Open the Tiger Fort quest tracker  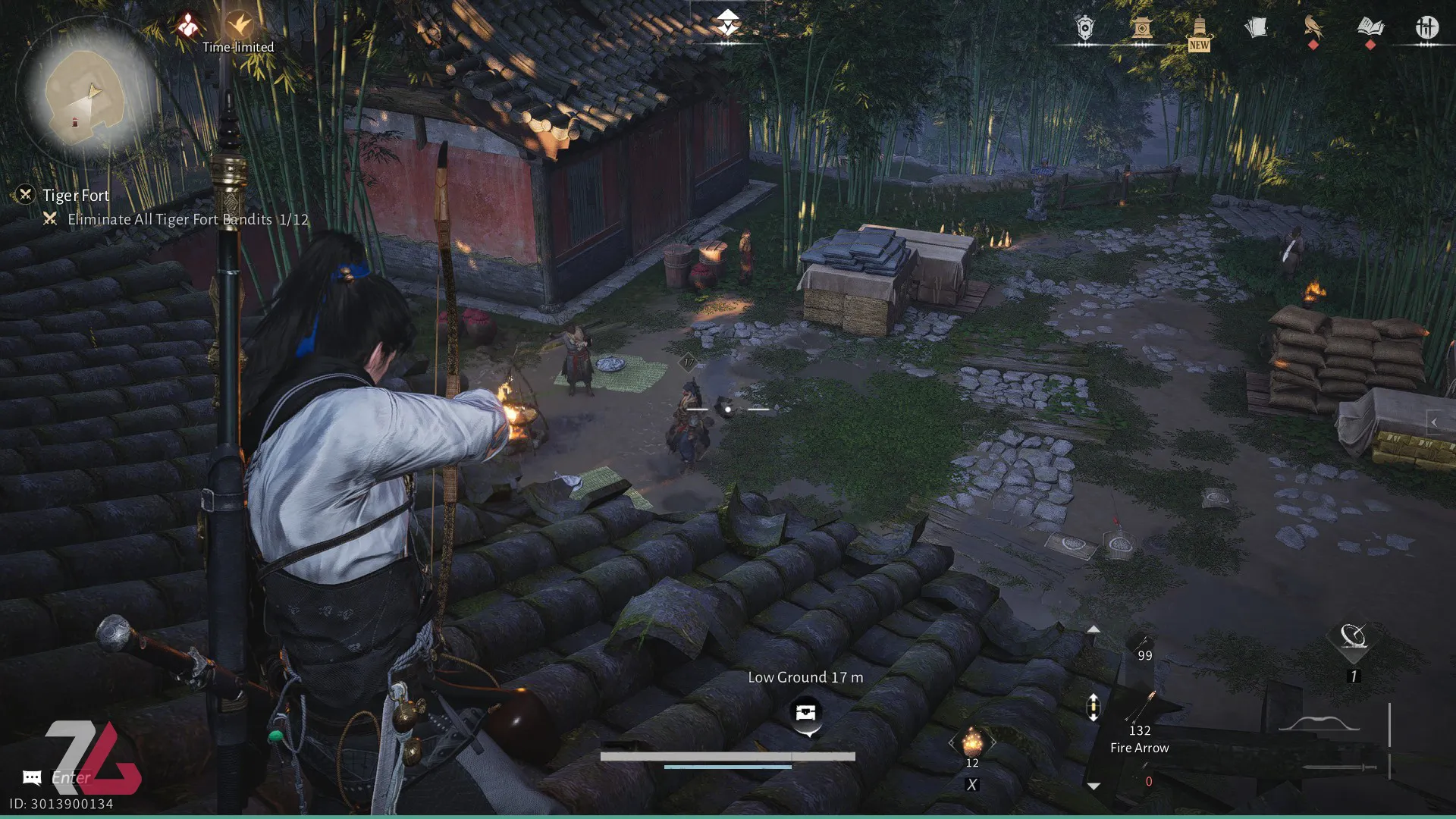75,196
